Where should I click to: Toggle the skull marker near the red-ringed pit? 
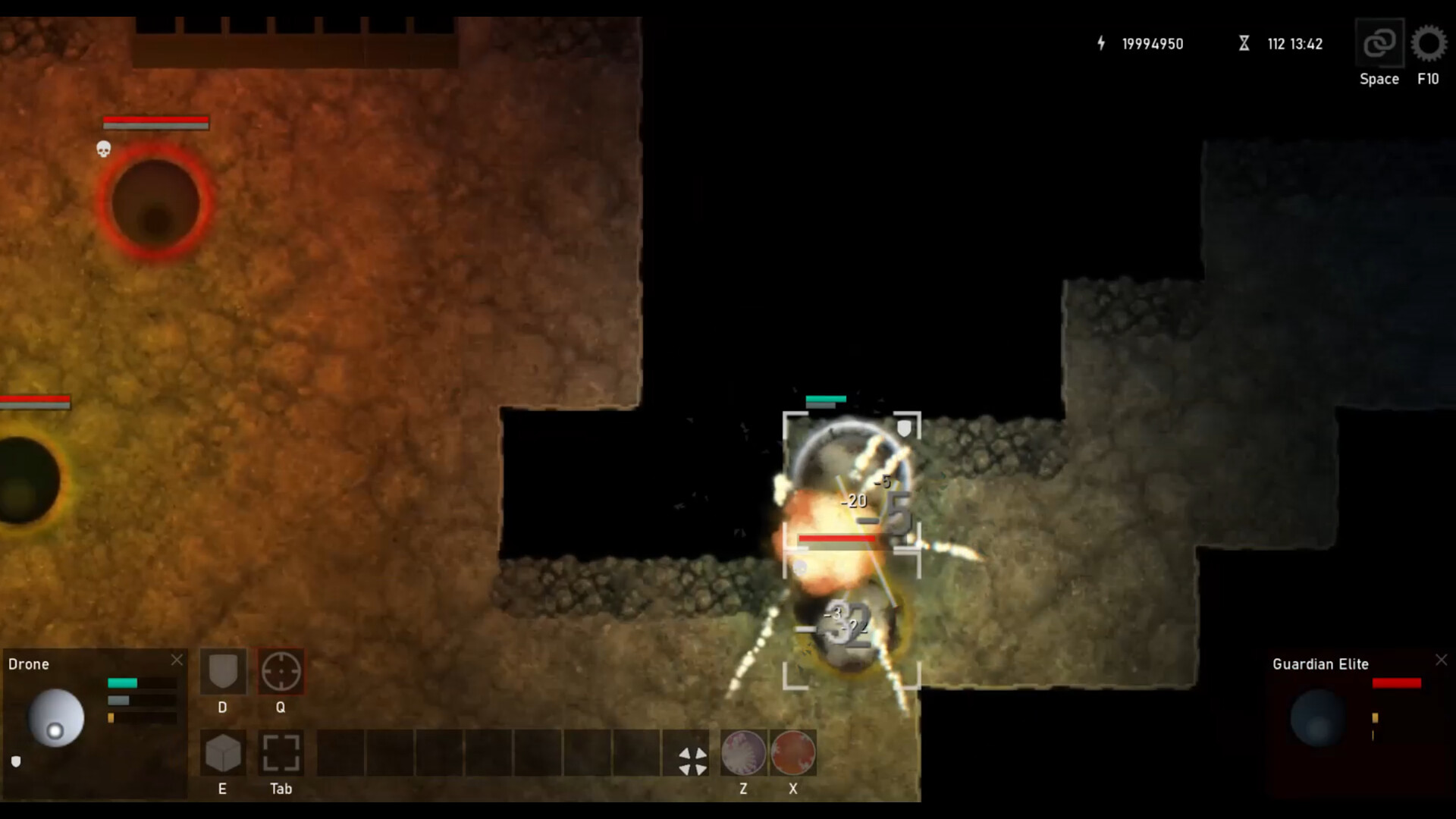pyautogui.click(x=104, y=150)
